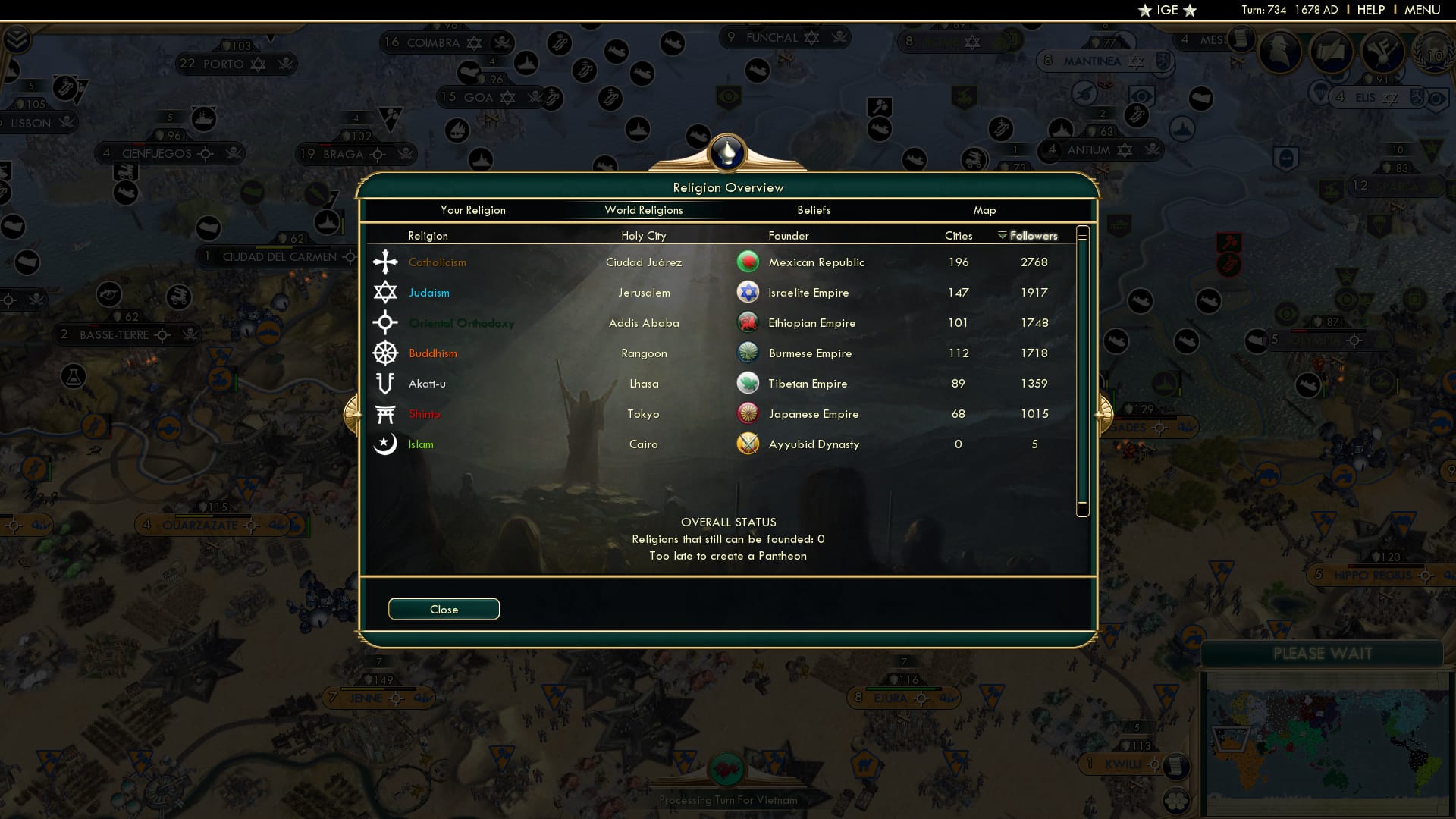This screenshot has height=819, width=1456.
Task: Select the Buddhism dharma wheel icon
Action: coord(385,353)
